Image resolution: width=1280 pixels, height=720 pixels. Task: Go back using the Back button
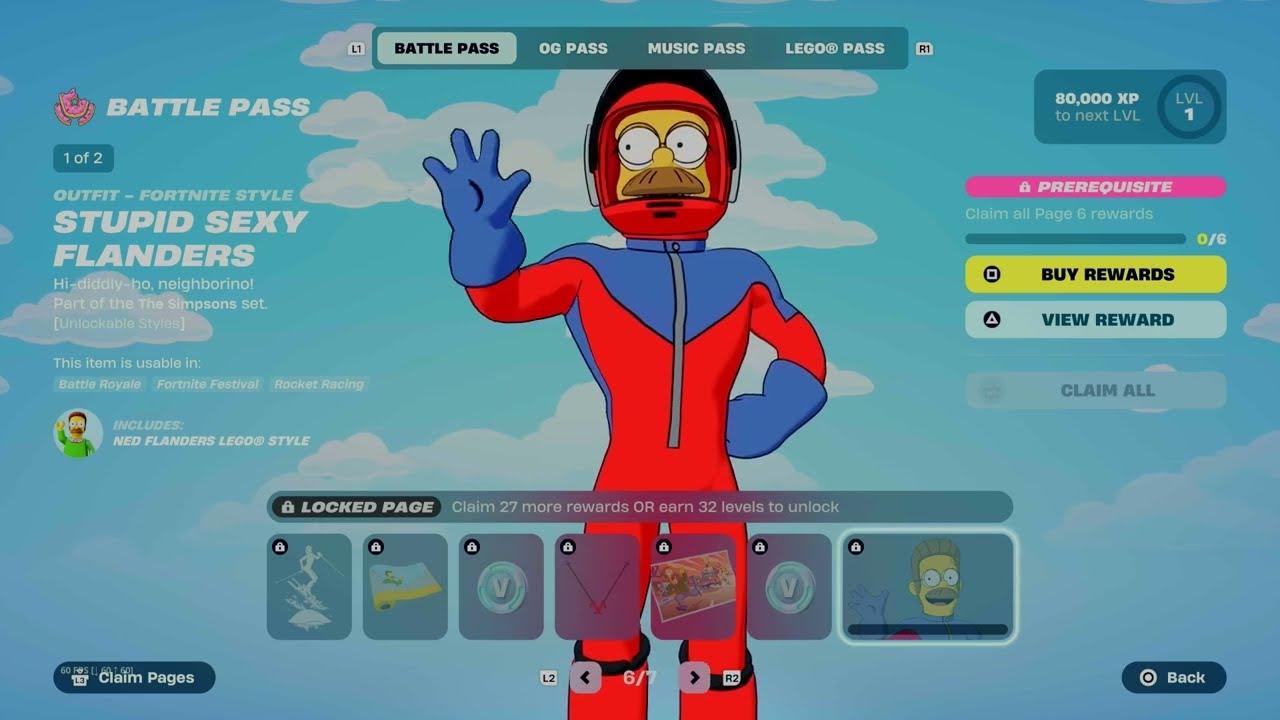click(x=1174, y=677)
